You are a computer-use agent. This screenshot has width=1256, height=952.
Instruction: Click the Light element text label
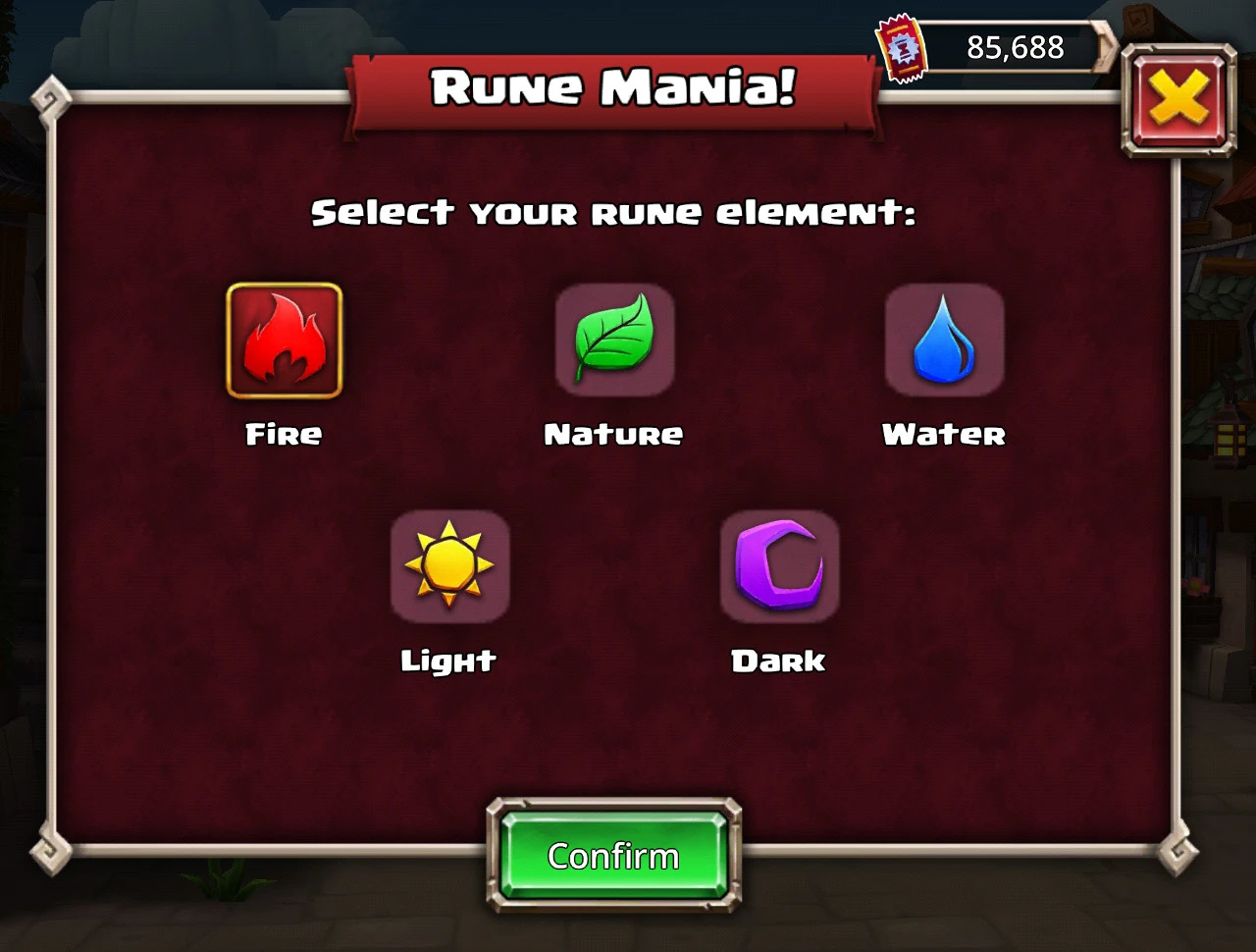tap(449, 661)
